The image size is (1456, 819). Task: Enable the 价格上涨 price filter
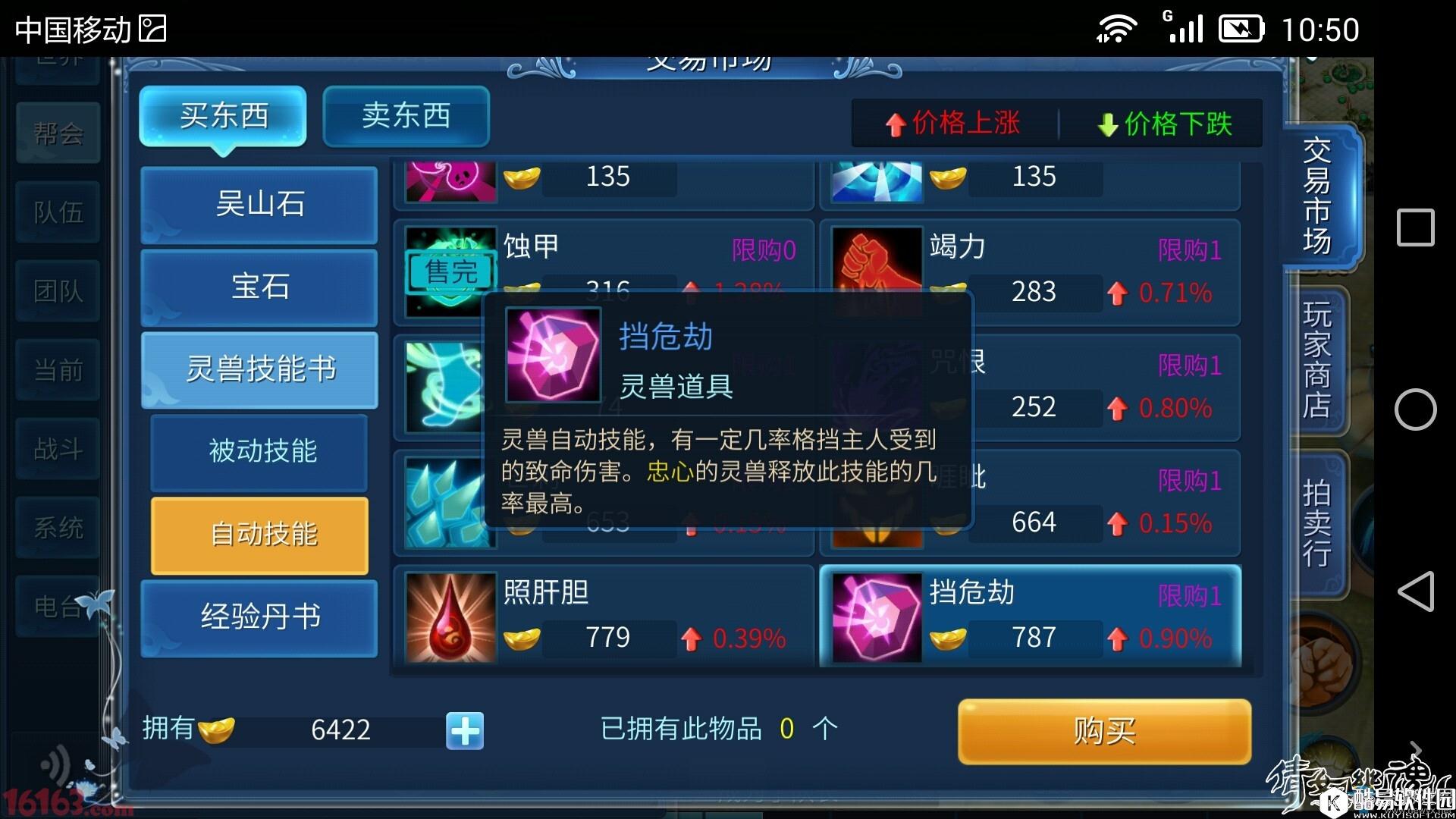point(952,124)
